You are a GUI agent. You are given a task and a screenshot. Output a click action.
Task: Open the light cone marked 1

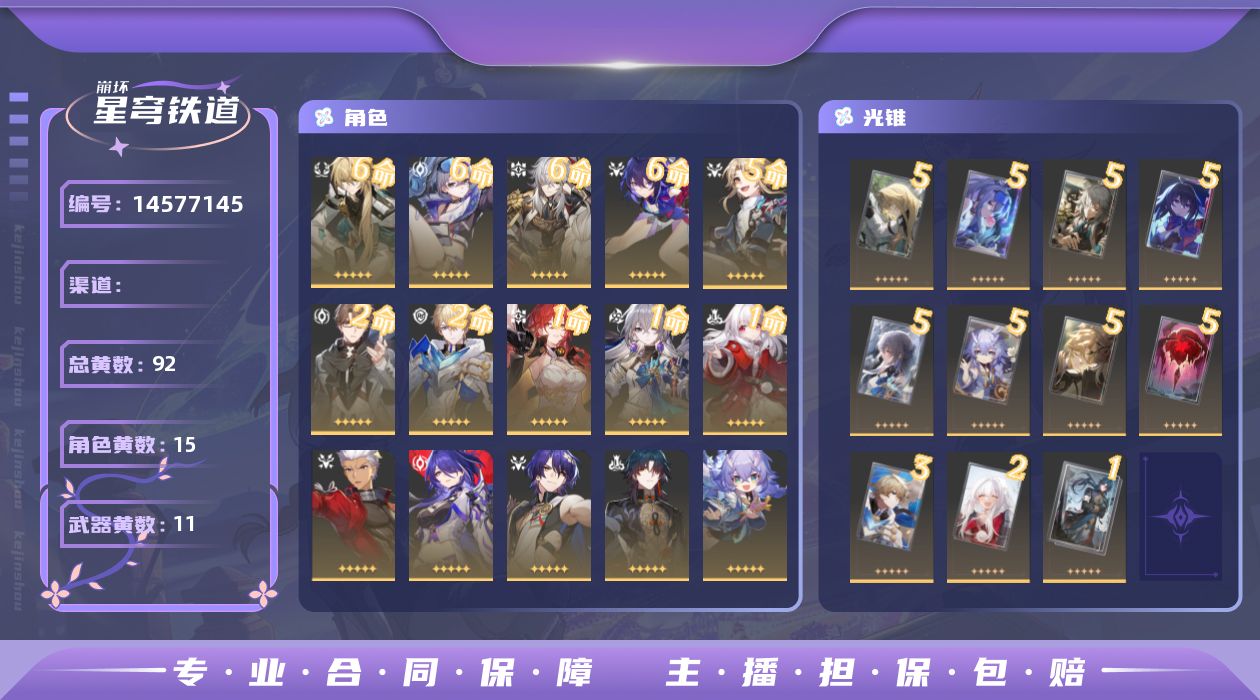1084,515
